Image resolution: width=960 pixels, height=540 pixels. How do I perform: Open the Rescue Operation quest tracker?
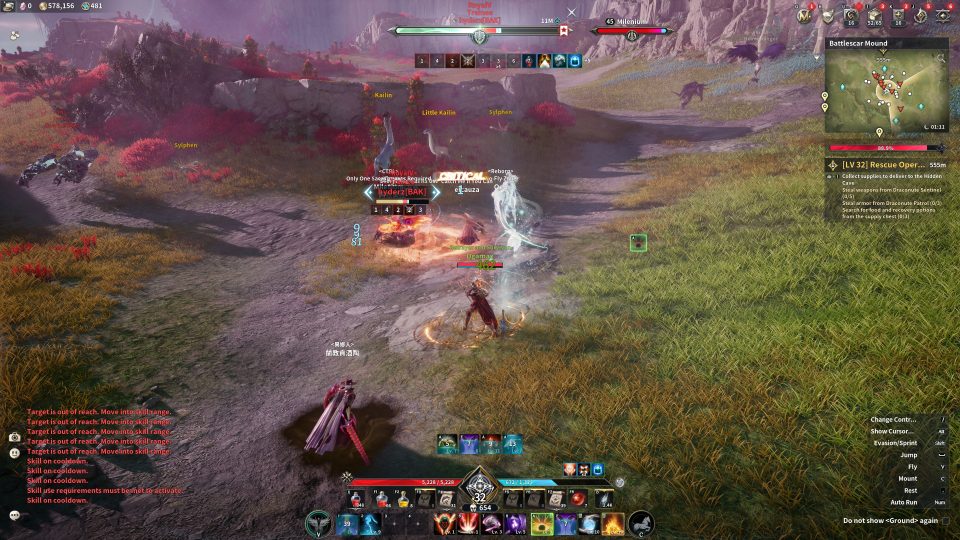click(886, 164)
